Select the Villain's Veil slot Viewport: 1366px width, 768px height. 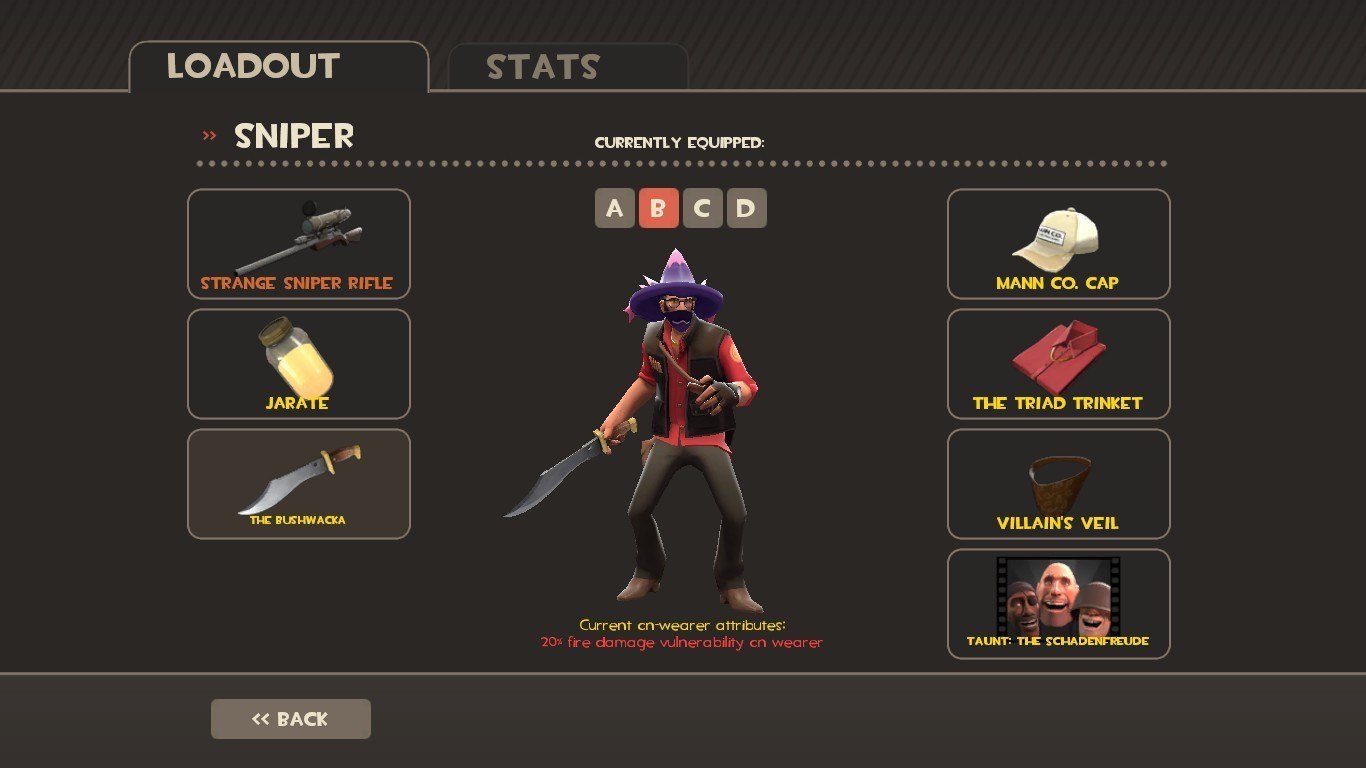tap(1058, 483)
